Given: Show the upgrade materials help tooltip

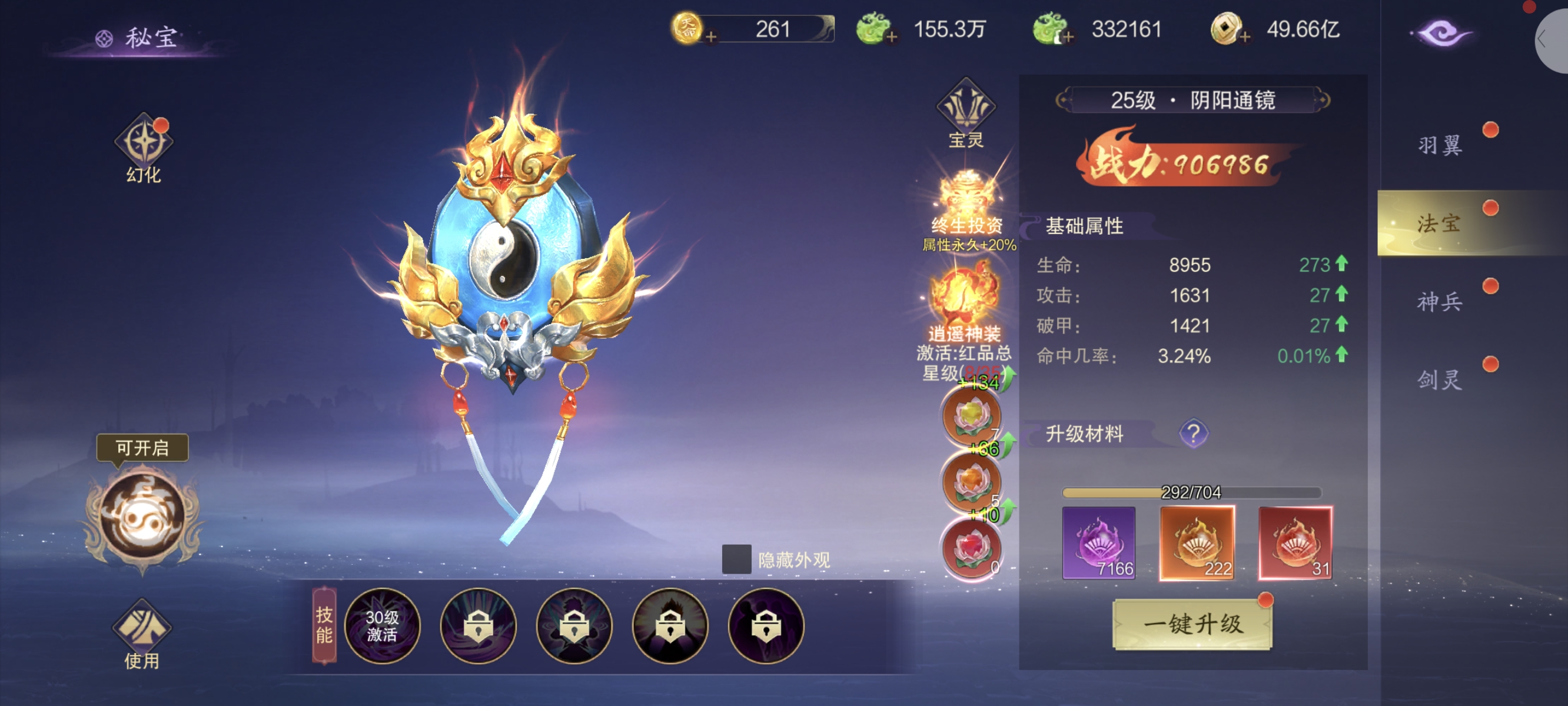Looking at the screenshot, I should [1193, 434].
